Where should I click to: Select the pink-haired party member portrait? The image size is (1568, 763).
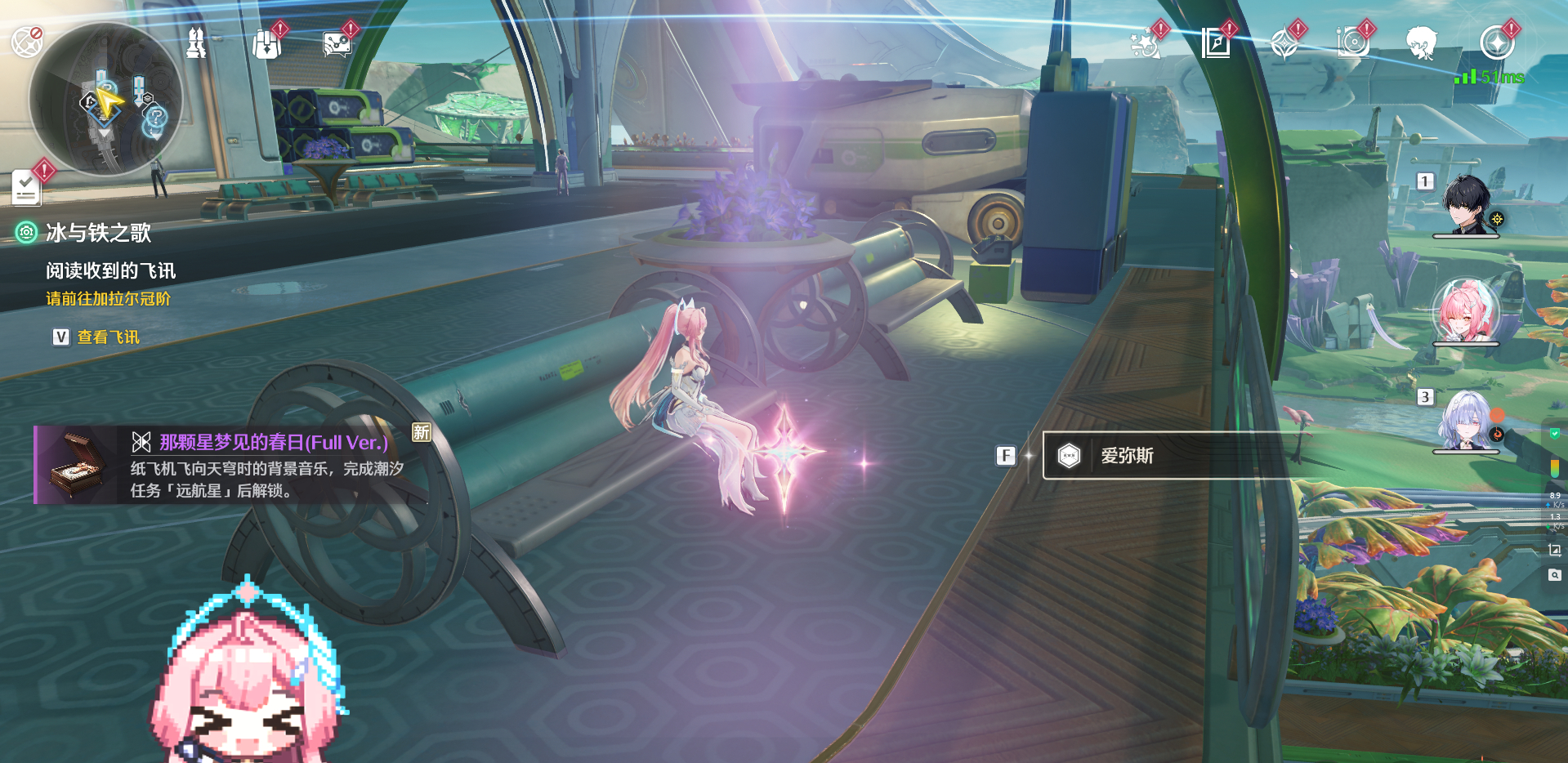[1466, 311]
